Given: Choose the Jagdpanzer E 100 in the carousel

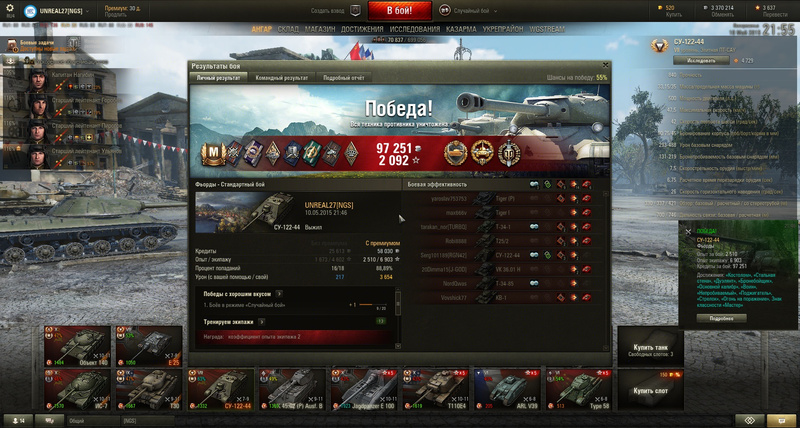Looking at the screenshot, I should pos(362,388).
